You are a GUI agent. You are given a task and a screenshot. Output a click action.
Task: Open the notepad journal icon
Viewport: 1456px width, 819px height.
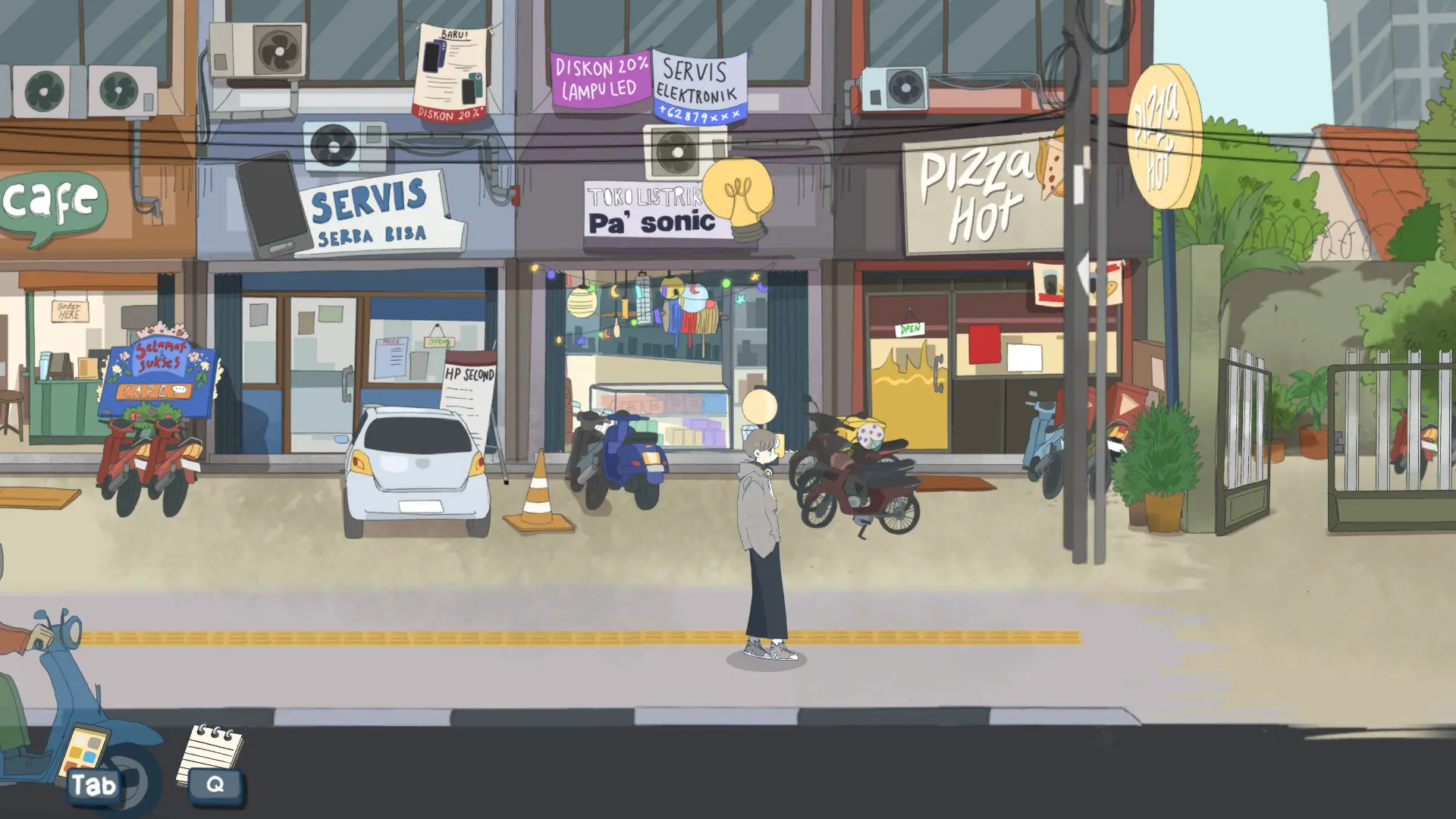(x=209, y=753)
